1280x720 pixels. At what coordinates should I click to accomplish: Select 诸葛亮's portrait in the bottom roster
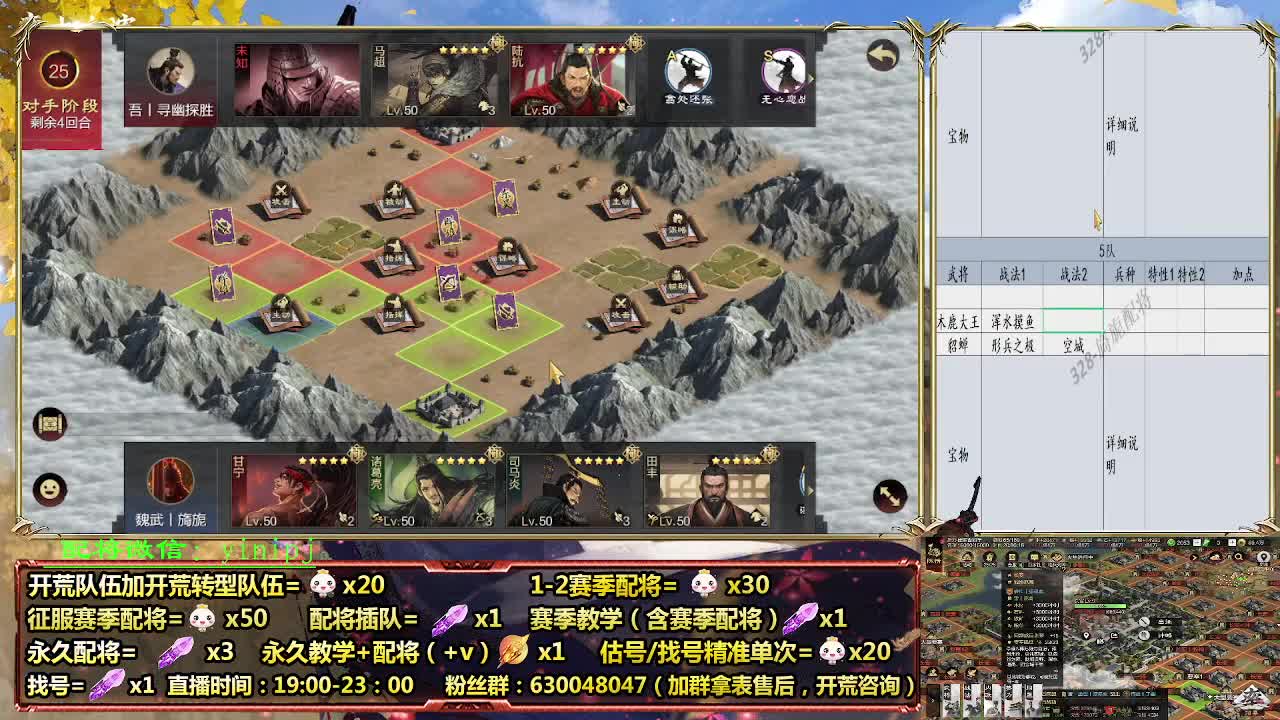click(x=432, y=487)
